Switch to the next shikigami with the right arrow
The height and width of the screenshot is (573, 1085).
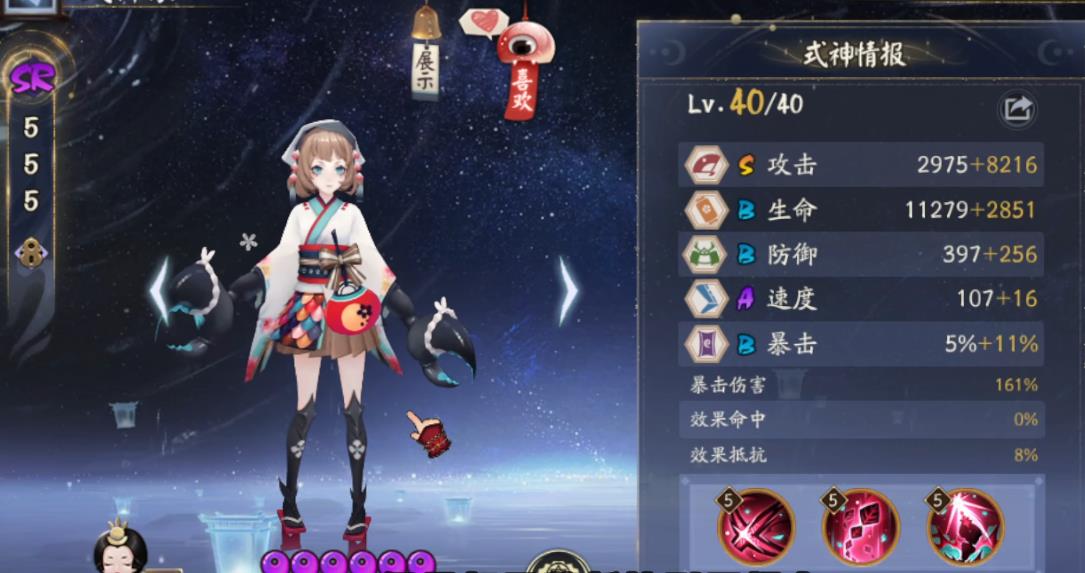[567, 291]
